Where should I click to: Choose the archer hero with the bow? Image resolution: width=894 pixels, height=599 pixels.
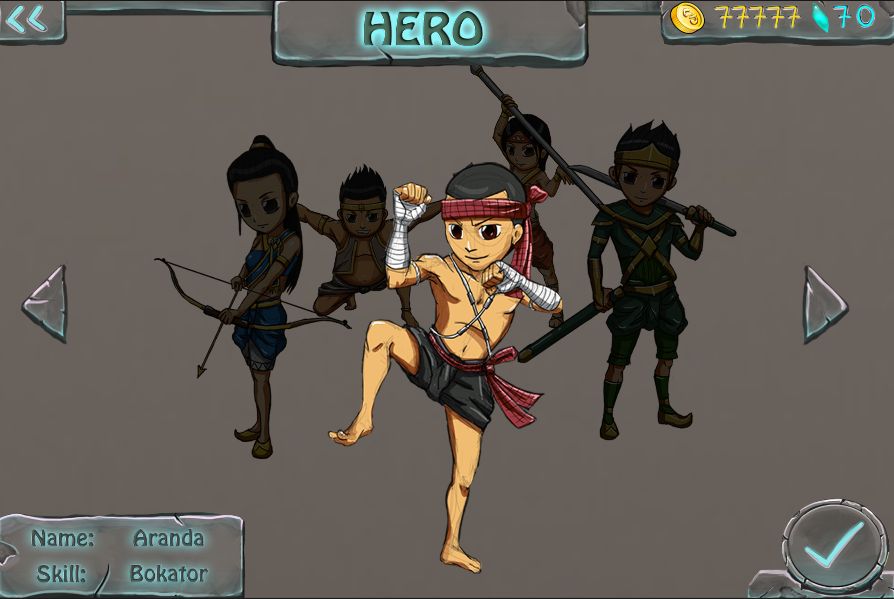[262, 290]
